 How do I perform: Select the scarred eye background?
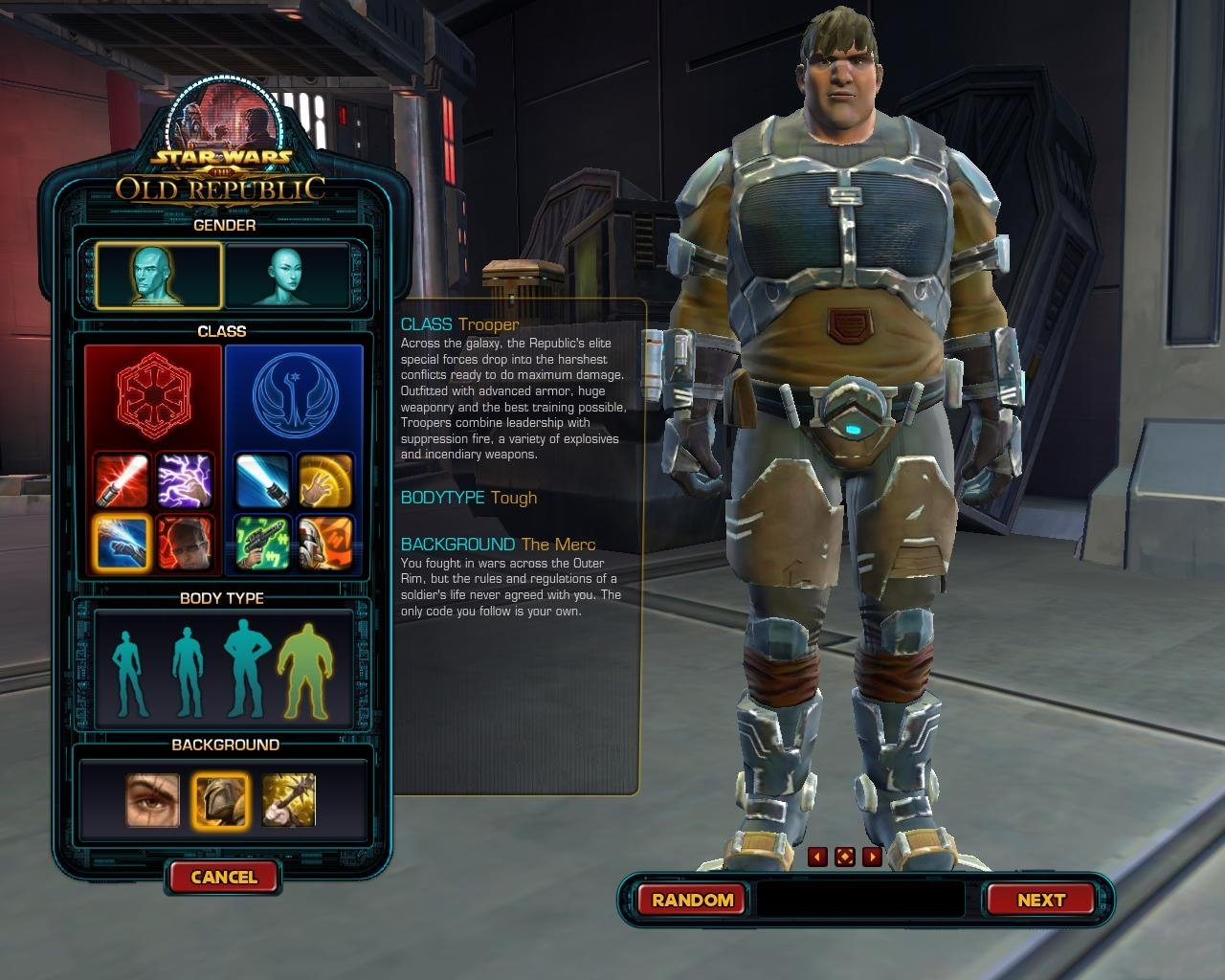click(153, 800)
